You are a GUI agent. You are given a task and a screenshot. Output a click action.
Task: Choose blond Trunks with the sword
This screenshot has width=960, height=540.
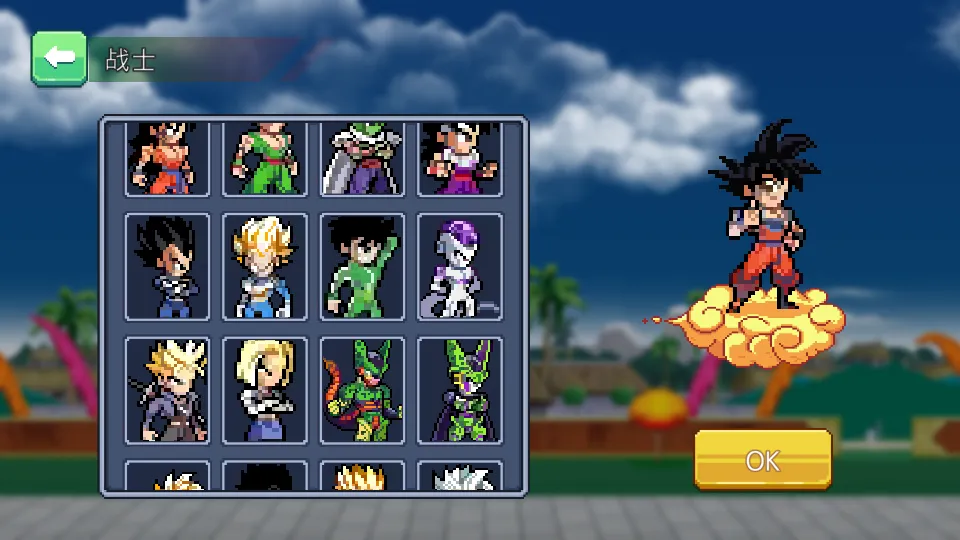tap(167, 391)
